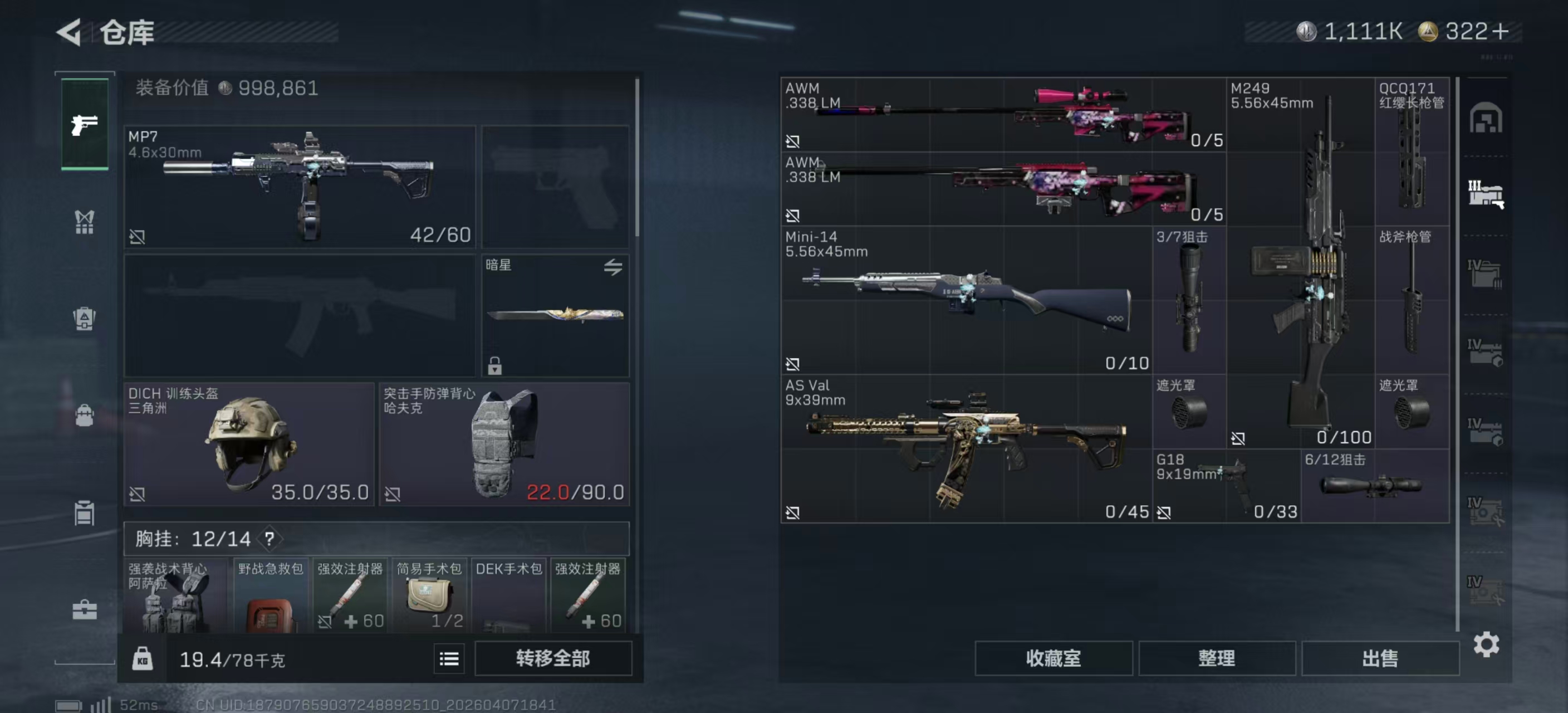Select the 简易手术包 surgery kit
1568x713 pixels.
point(429,595)
